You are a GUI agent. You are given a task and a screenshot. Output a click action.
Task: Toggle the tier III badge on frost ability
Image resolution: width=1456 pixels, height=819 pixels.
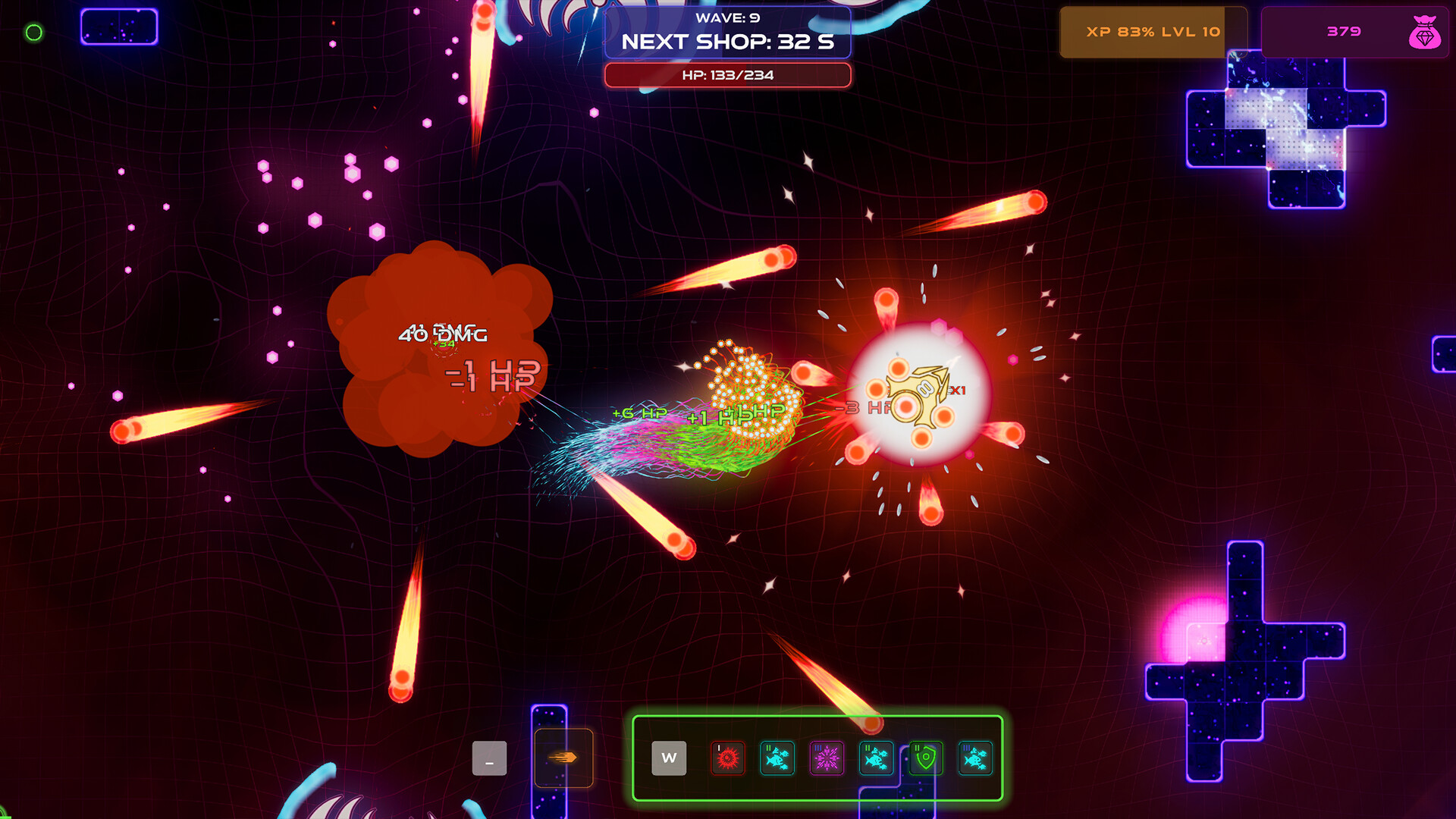click(x=818, y=747)
